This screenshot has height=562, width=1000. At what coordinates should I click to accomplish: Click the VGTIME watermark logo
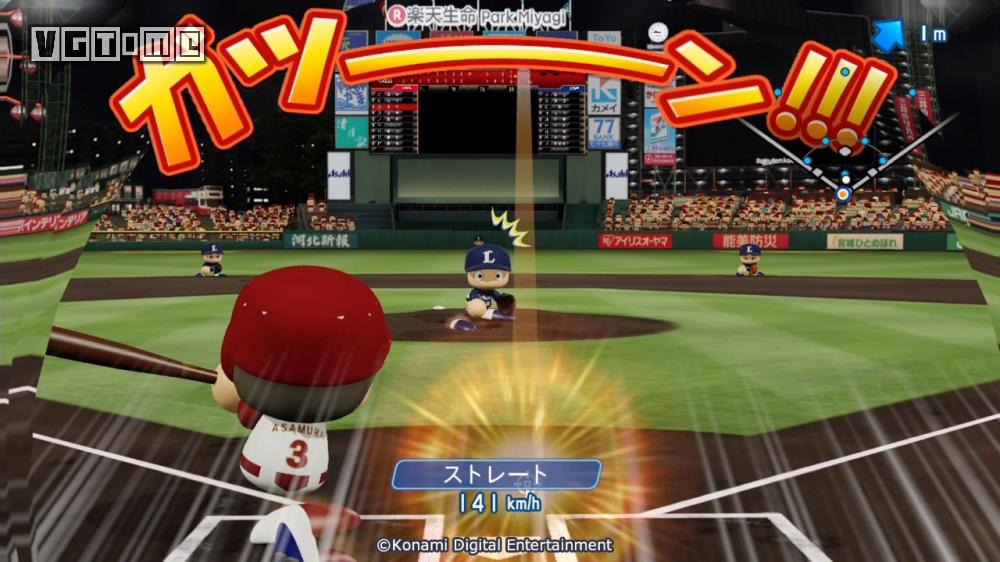coord(118,44)
